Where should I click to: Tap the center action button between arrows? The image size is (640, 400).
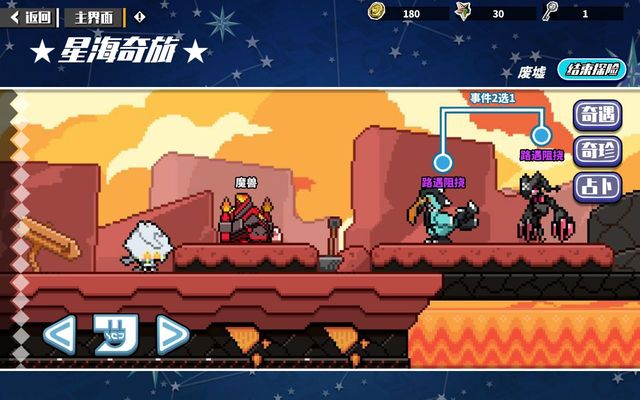115,334
